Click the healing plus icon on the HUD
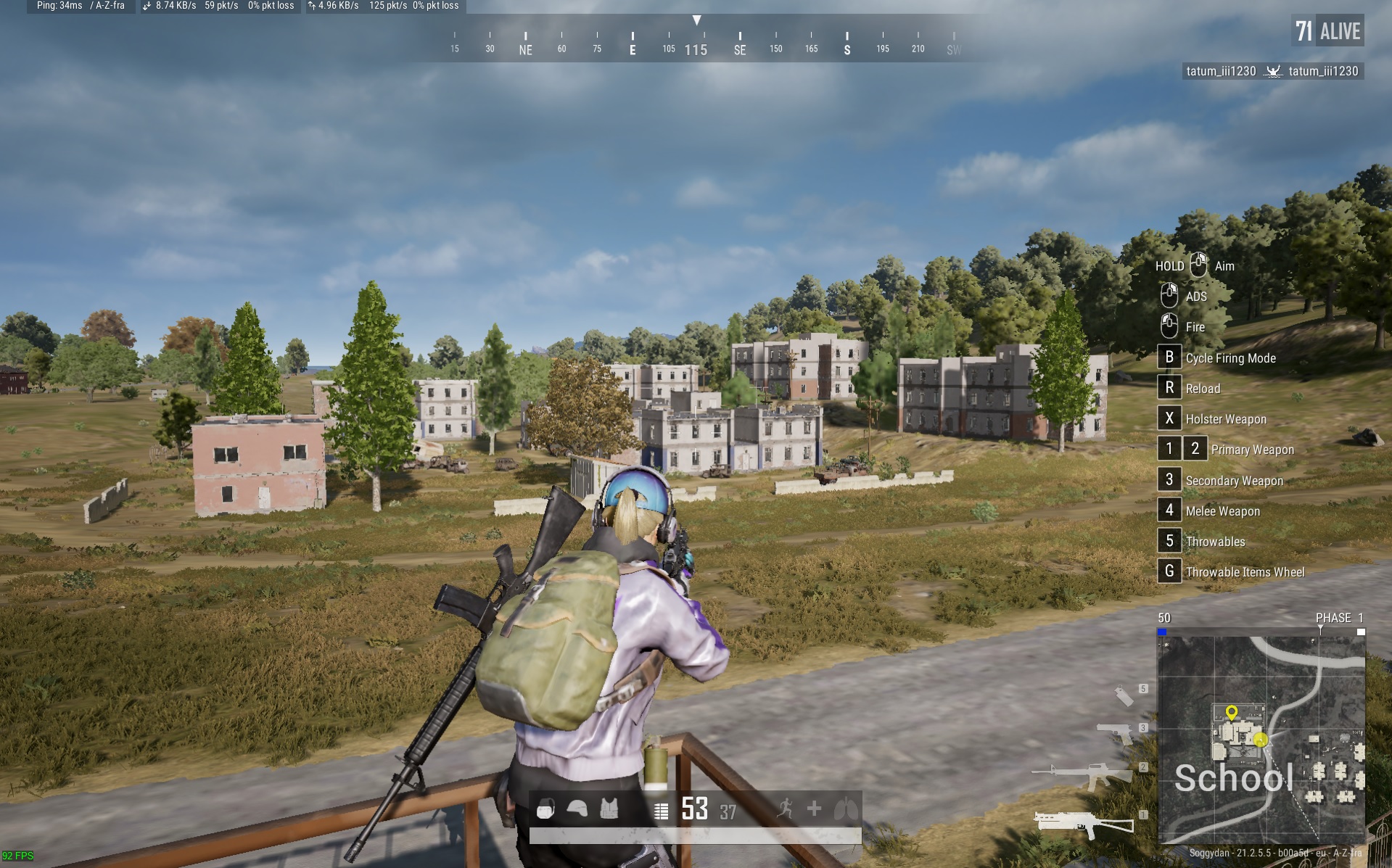 813,807
